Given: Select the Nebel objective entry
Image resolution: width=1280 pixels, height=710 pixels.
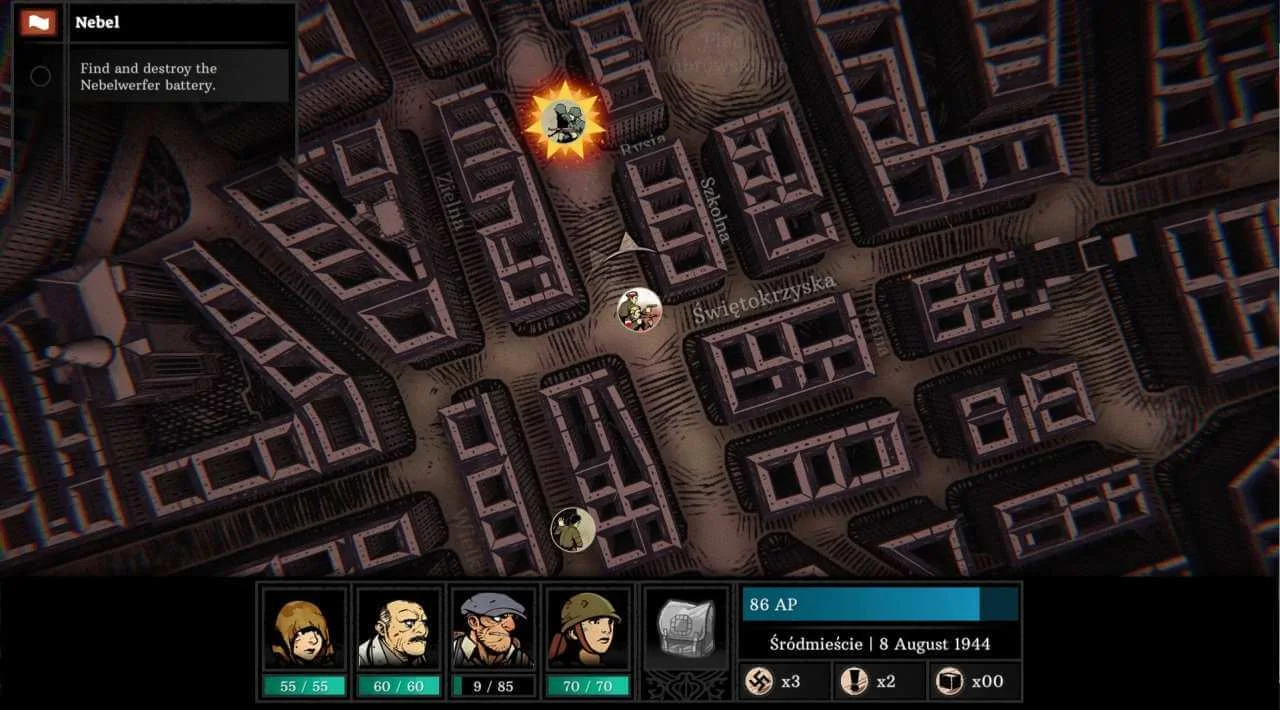Looking at the screenshot, I should pos(148,76).
